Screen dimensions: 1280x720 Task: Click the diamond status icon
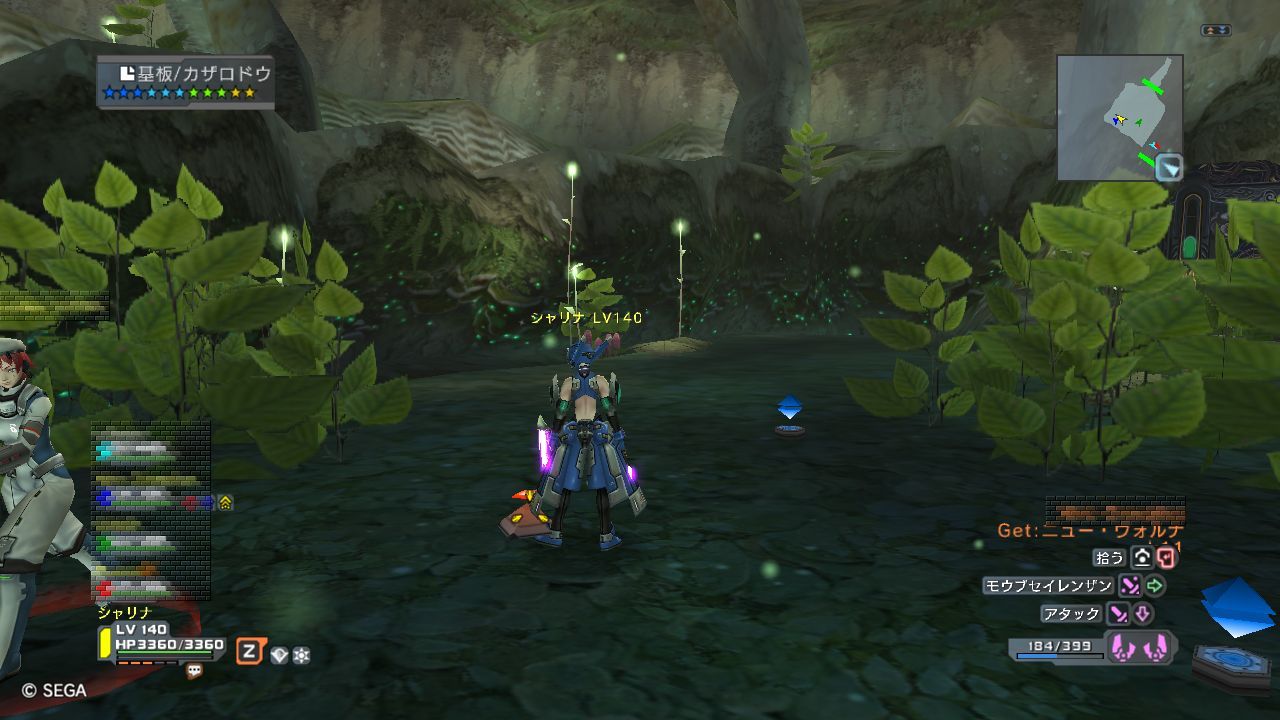pos(279,655)
